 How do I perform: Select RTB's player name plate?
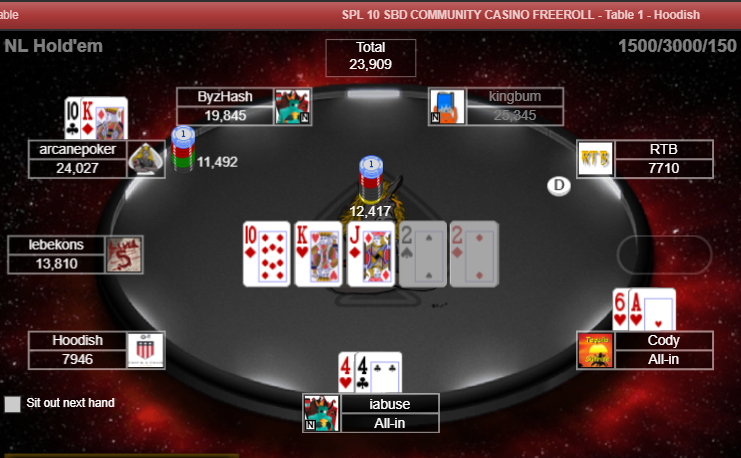[663, 158]
